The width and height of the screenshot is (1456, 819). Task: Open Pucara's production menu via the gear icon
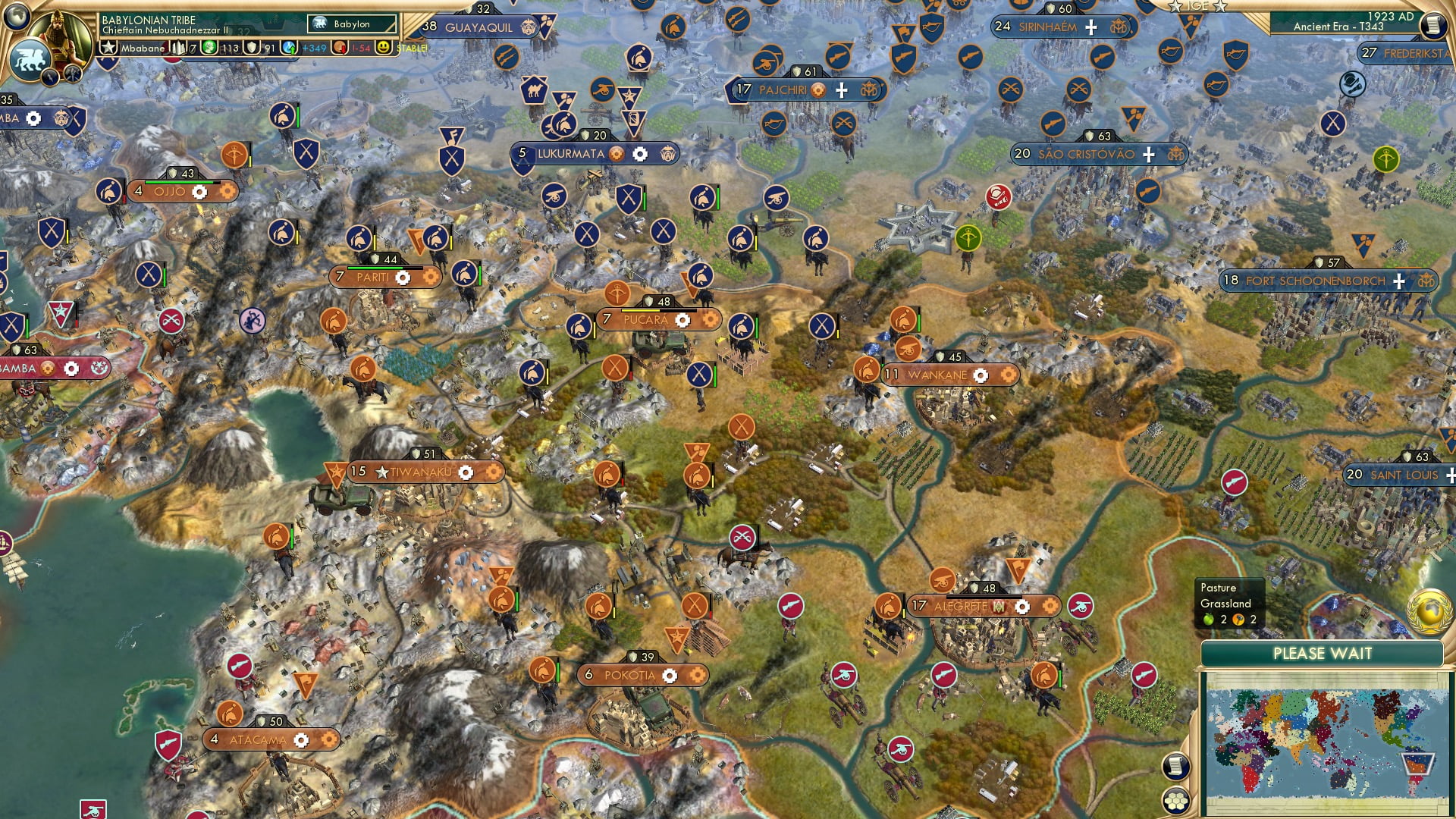tap(683, 320)
